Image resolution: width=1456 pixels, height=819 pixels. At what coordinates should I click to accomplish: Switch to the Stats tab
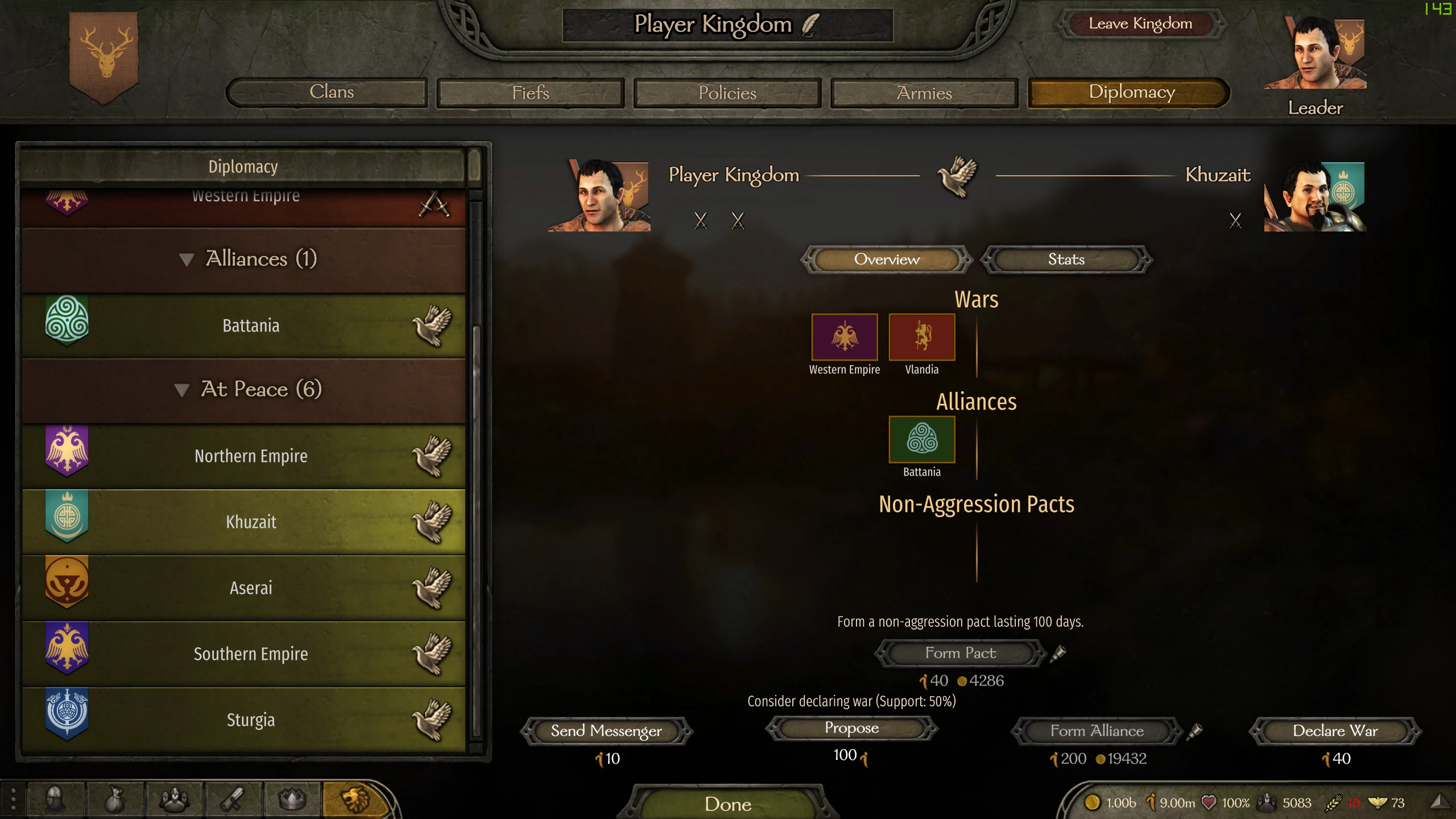coord(1066,259)
